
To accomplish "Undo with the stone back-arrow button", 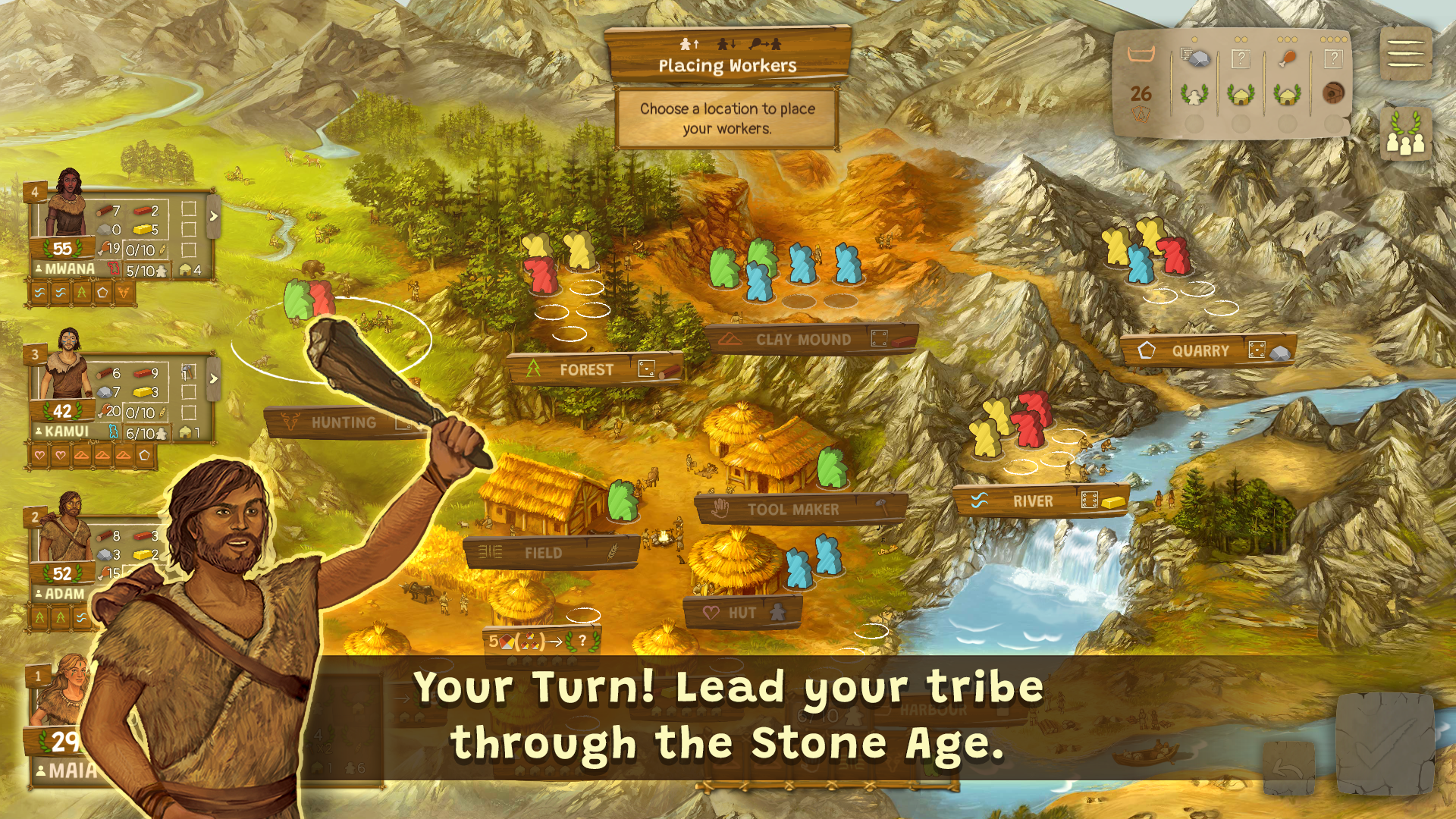I will click(x=1288, y=767).
